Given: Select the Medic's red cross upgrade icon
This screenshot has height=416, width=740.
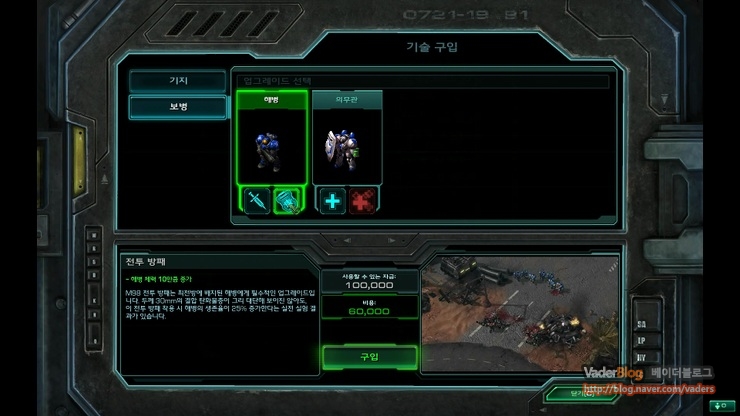Looking at the screenshot, I should 363,200.
